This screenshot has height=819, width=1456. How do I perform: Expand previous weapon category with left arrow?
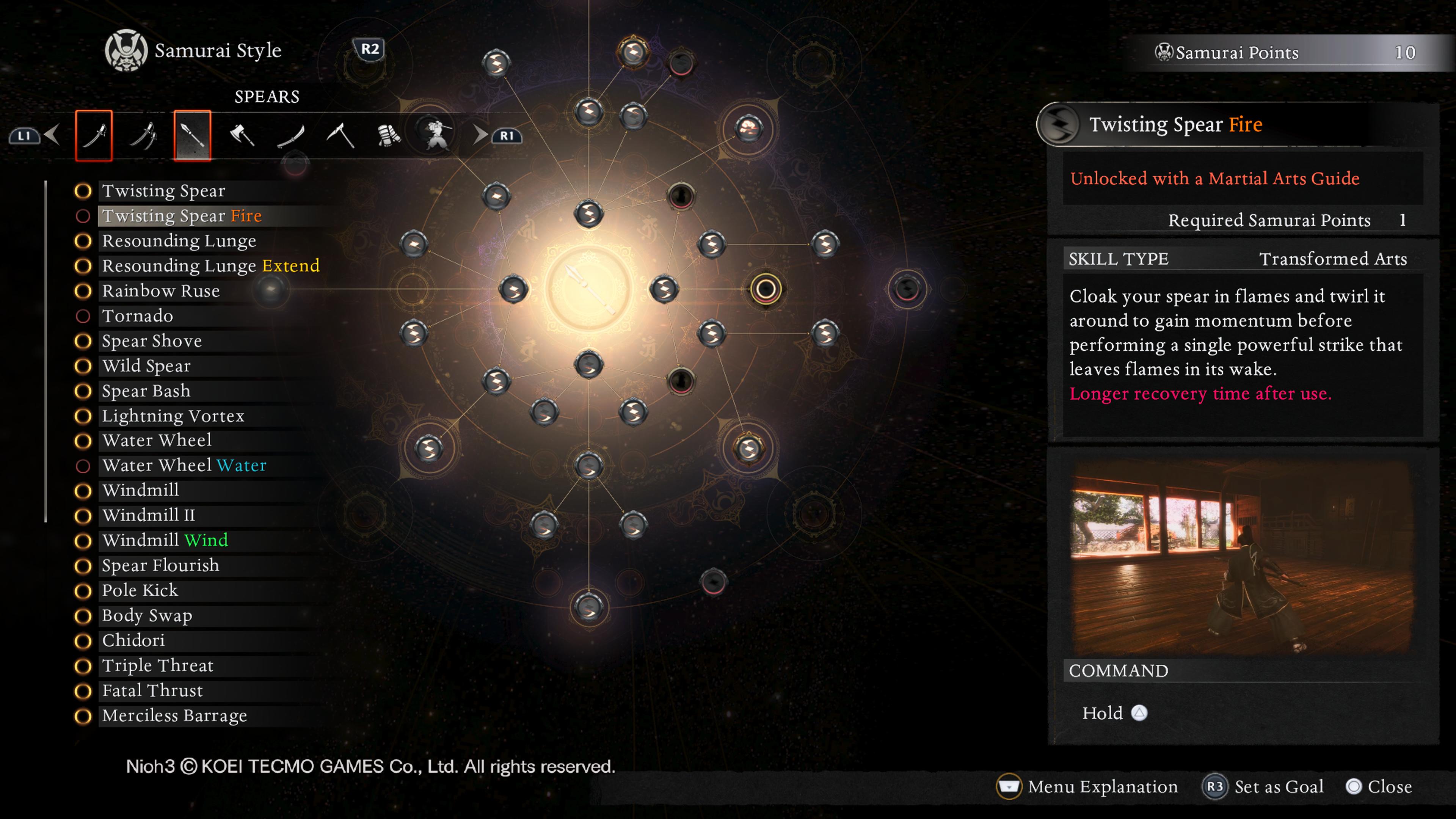pos(52,134)
